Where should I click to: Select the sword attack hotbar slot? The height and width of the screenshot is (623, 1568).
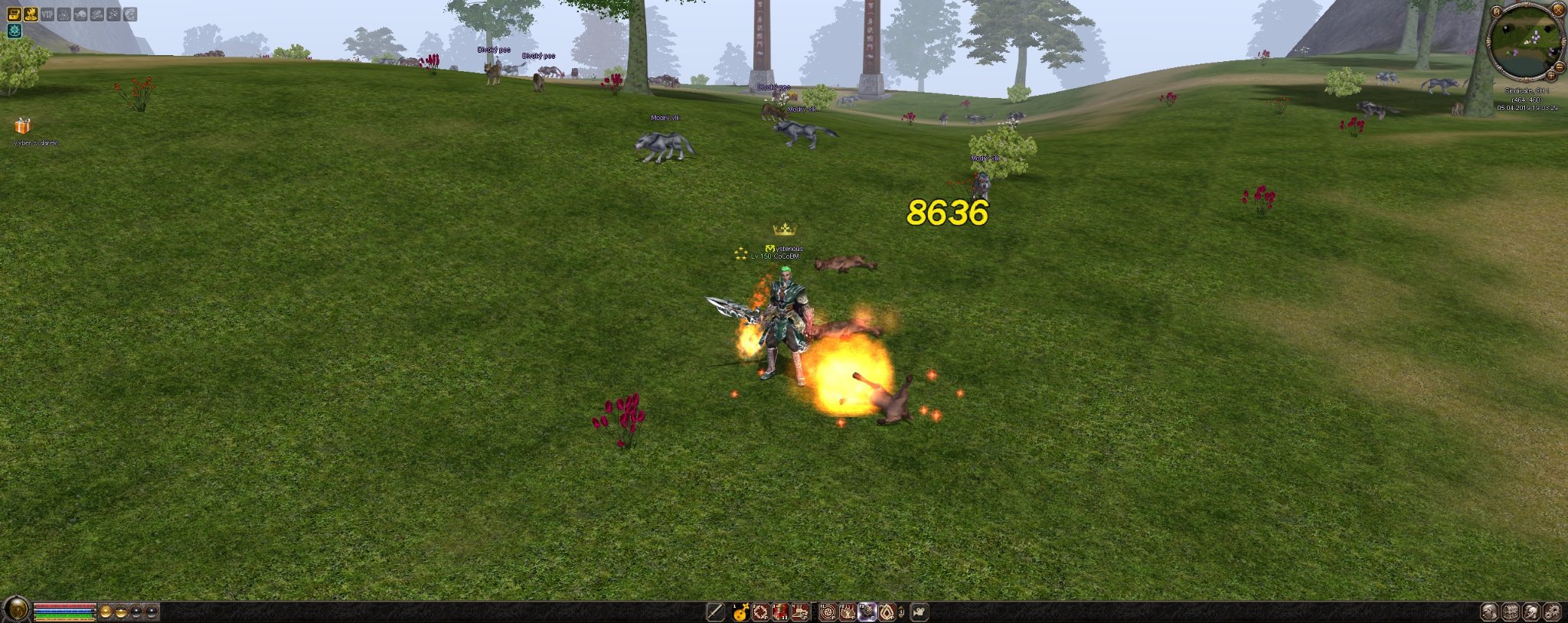[x=715, y=612]
